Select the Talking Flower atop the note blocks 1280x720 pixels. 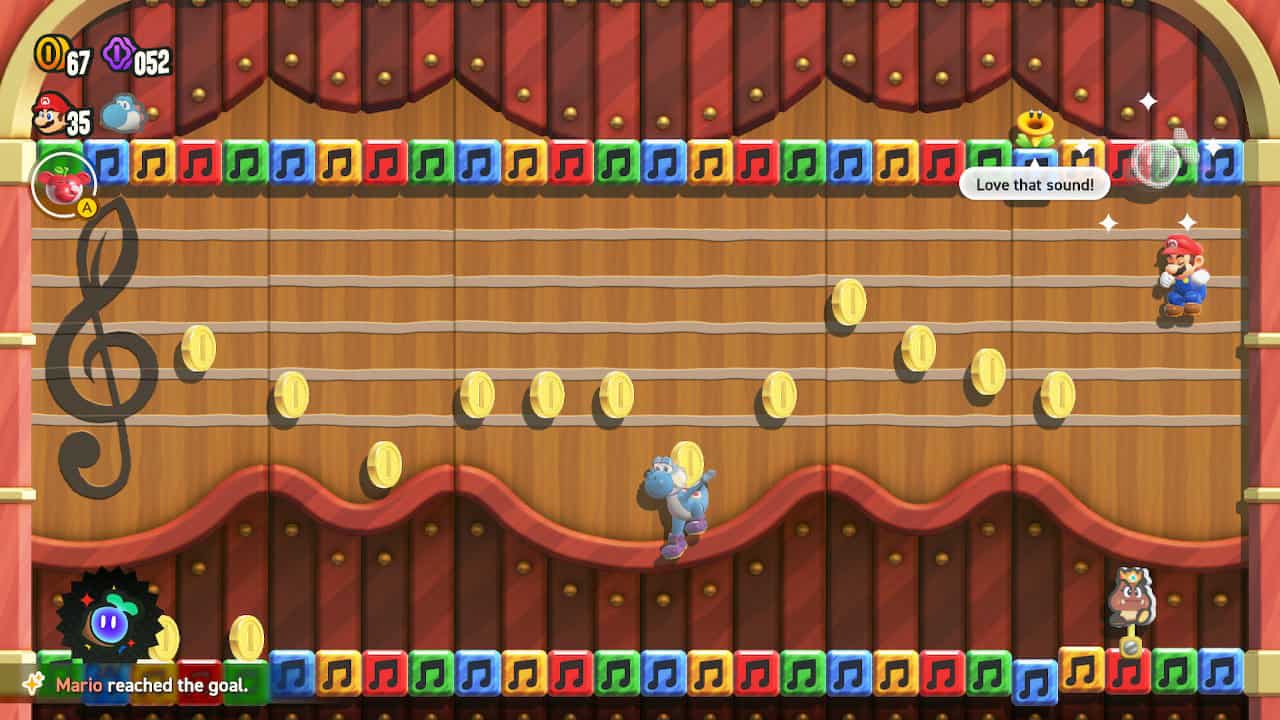coord(1035,125)
